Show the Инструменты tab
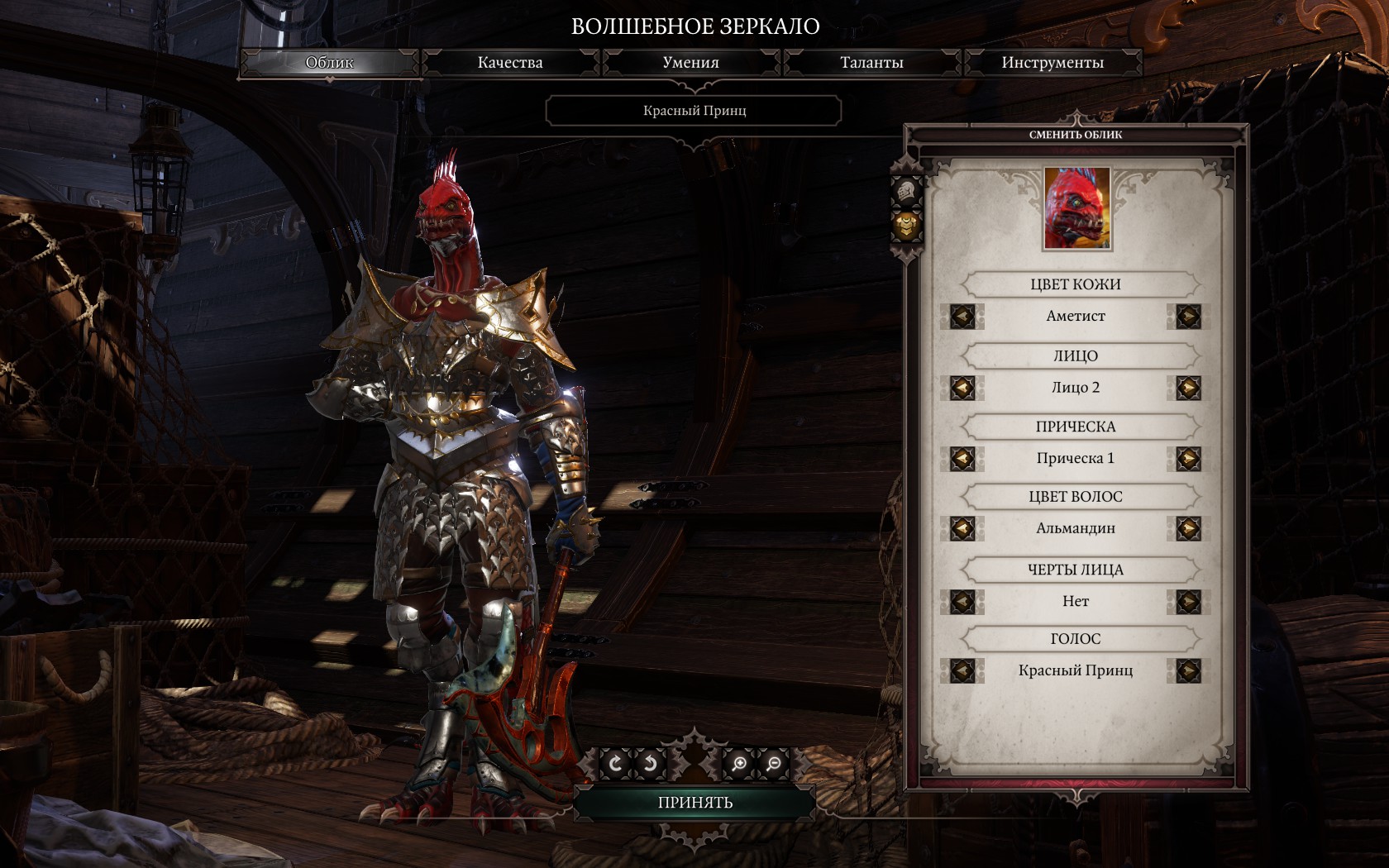Viewport: 1389px width, 868px height. pos(1052,63)
